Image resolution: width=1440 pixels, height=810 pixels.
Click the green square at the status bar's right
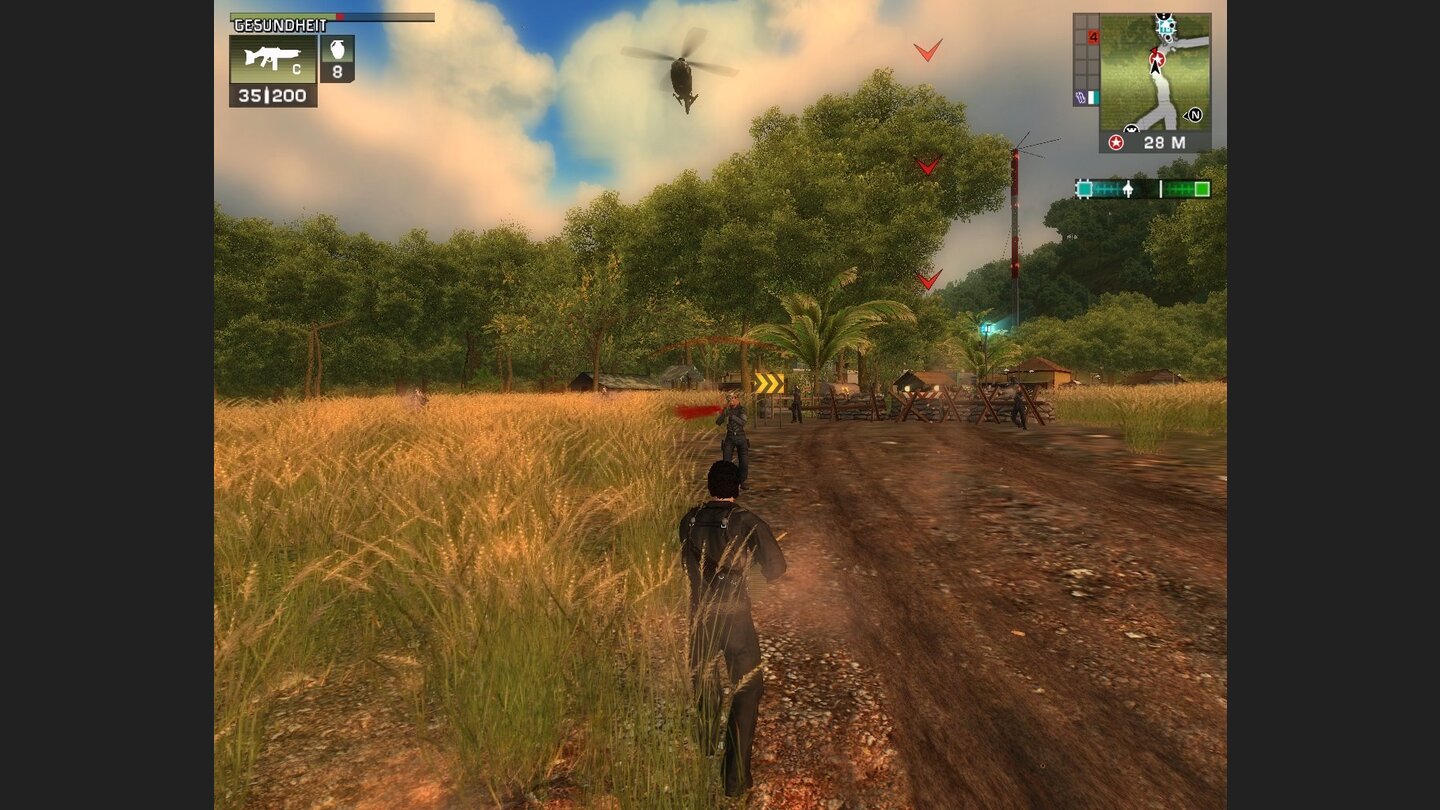pos(1200,188)
